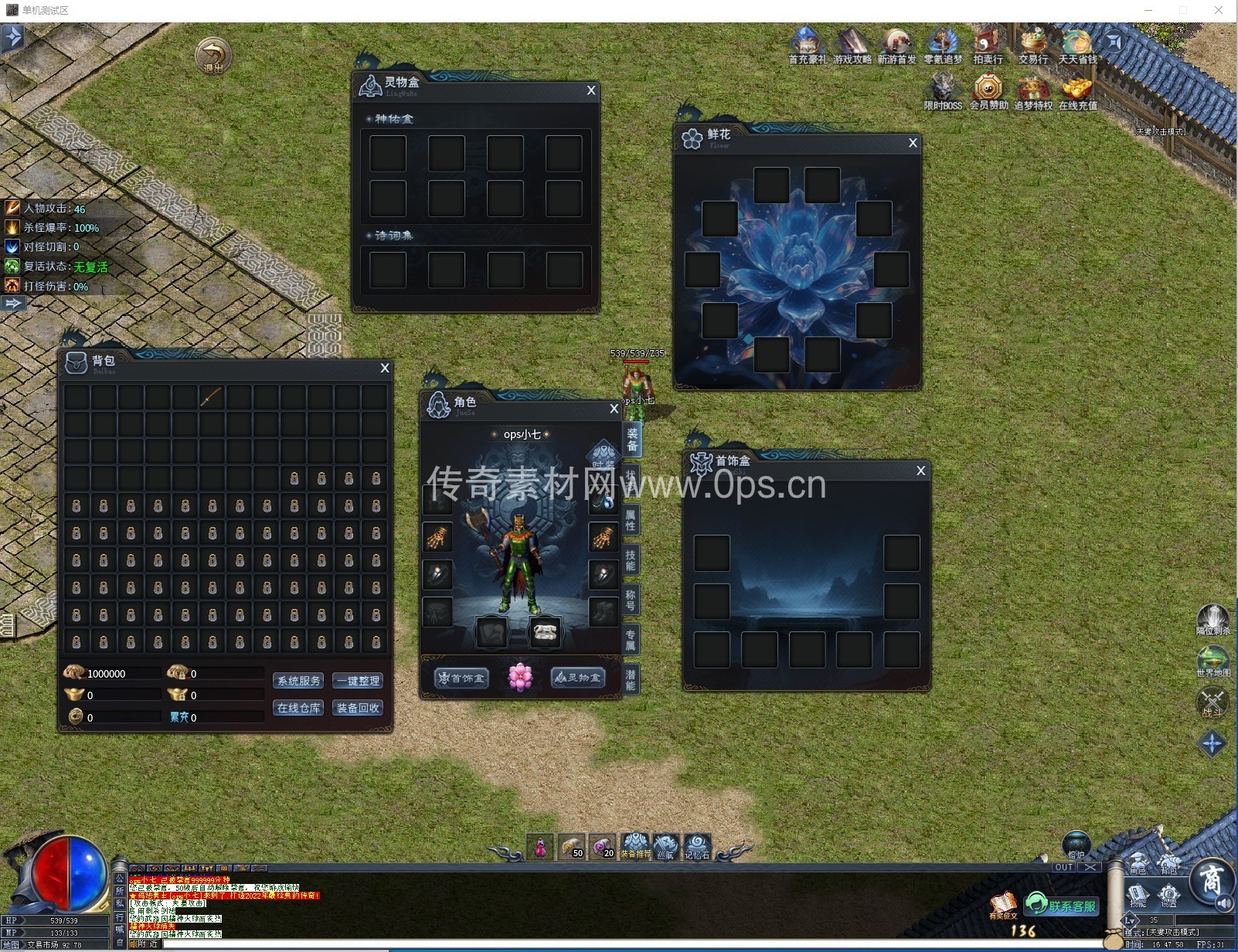Click the 联系客服 customer service button
This screenshot has width=1238, height=952.
coord(1062,906)
